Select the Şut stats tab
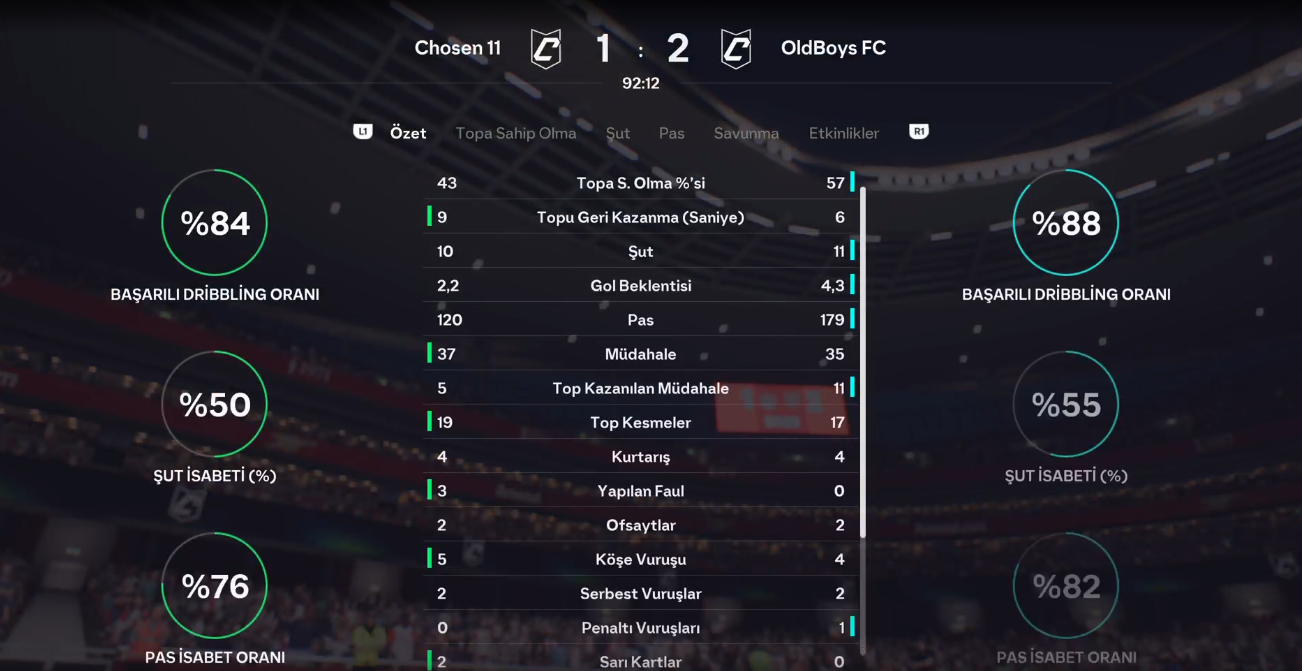 click(618, 133)
